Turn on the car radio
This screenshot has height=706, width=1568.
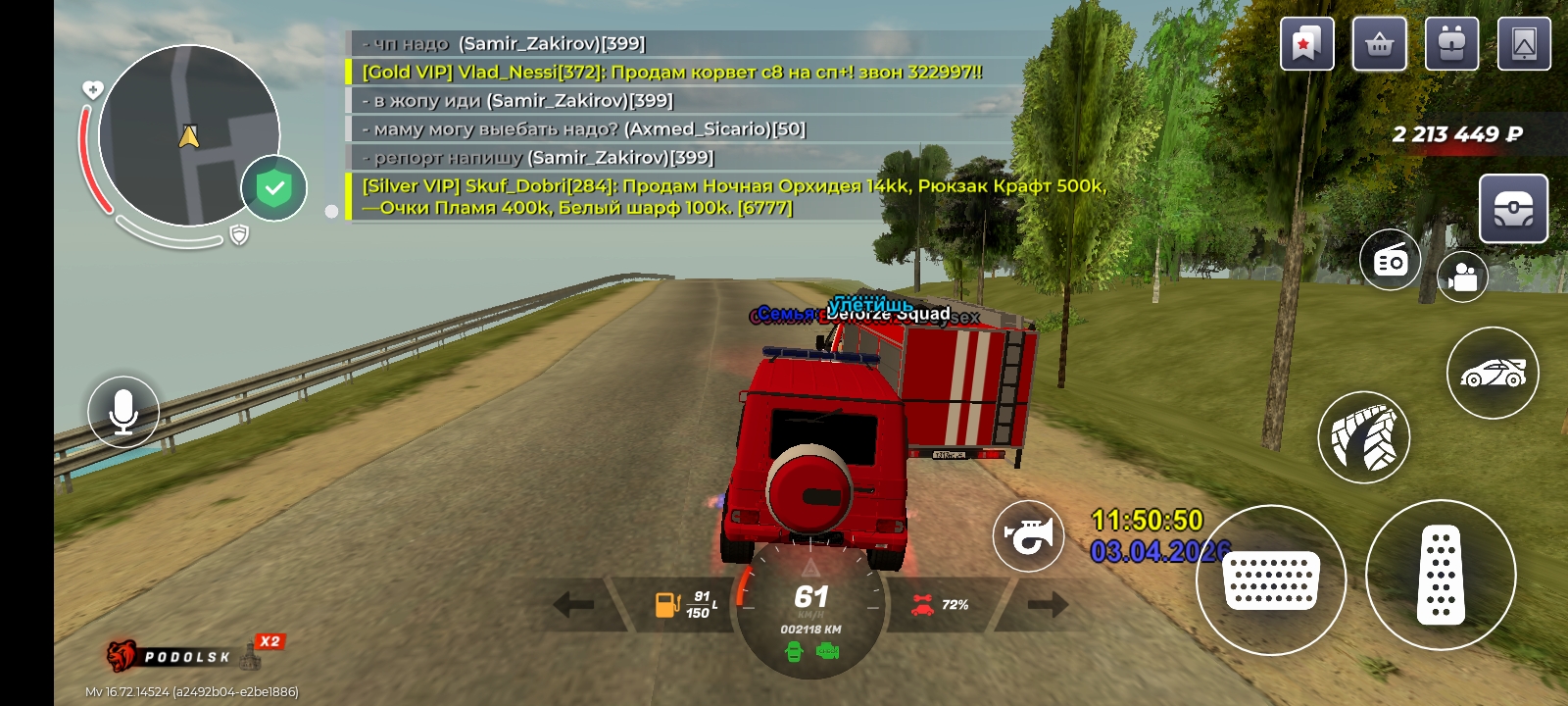tap(1390, 260)
